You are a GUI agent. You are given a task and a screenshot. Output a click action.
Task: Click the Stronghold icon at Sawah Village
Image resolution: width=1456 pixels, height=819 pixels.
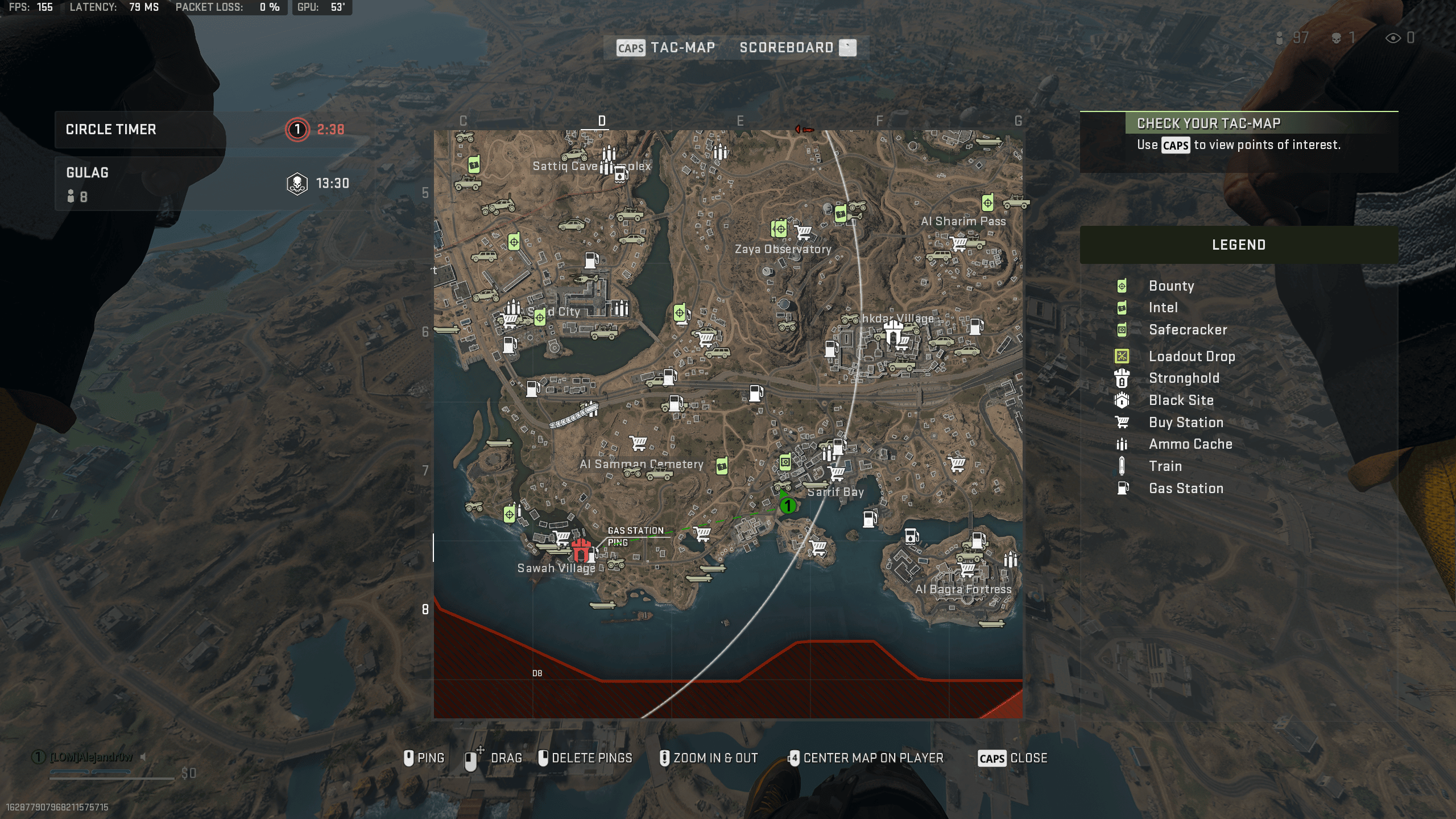tap(580, 551)
